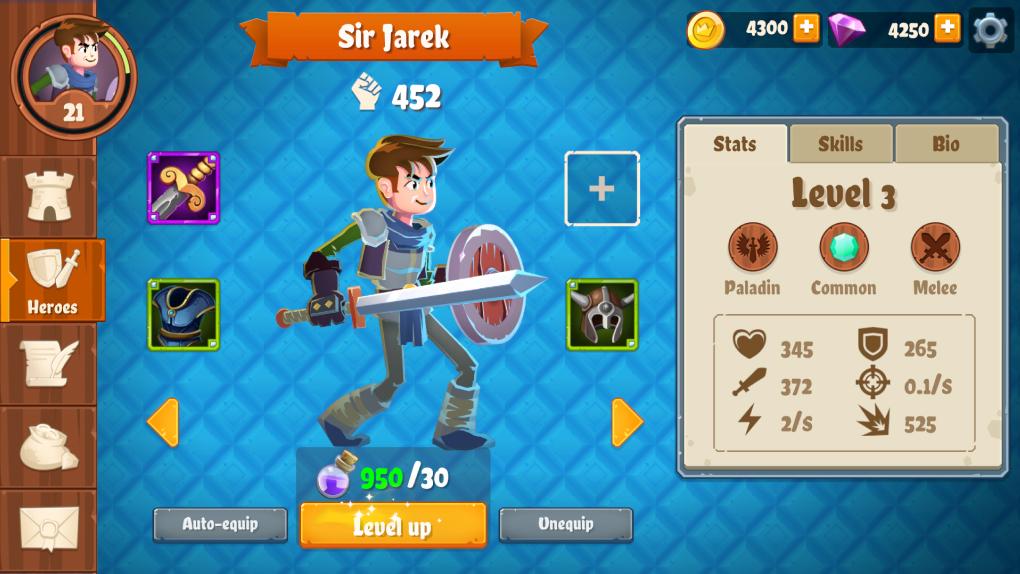Select the horned helmet slot
The height and width of the screenshot is (574, 1020).
pyautogui.click(x=602, y=315)
